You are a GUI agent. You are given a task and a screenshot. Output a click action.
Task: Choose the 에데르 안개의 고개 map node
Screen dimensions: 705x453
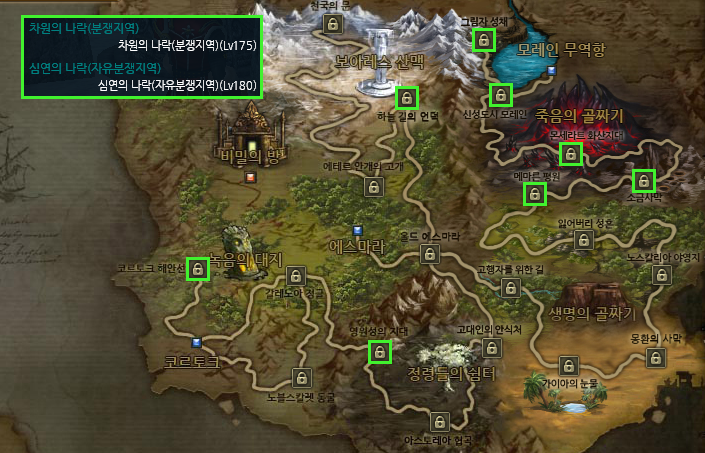pyautogui.click(x=374, y=186)
